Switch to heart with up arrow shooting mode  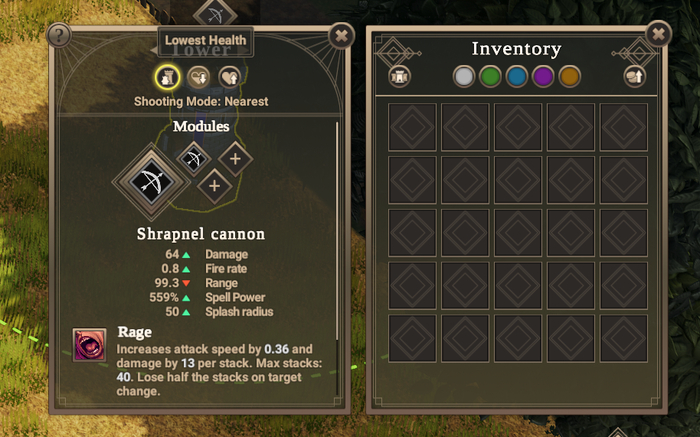[x=228, y=76]
